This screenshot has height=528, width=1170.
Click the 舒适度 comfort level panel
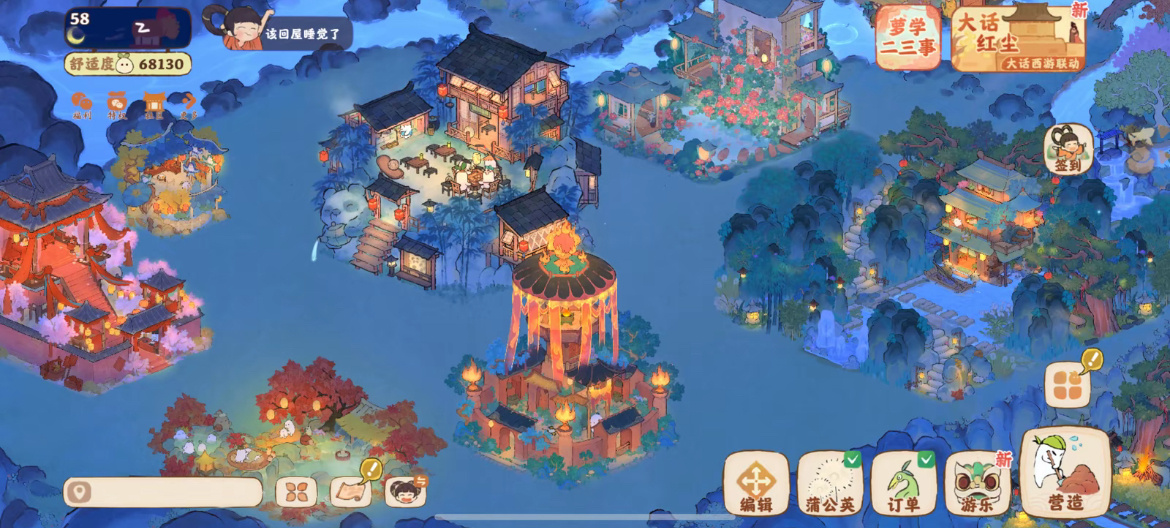[128, 64]
